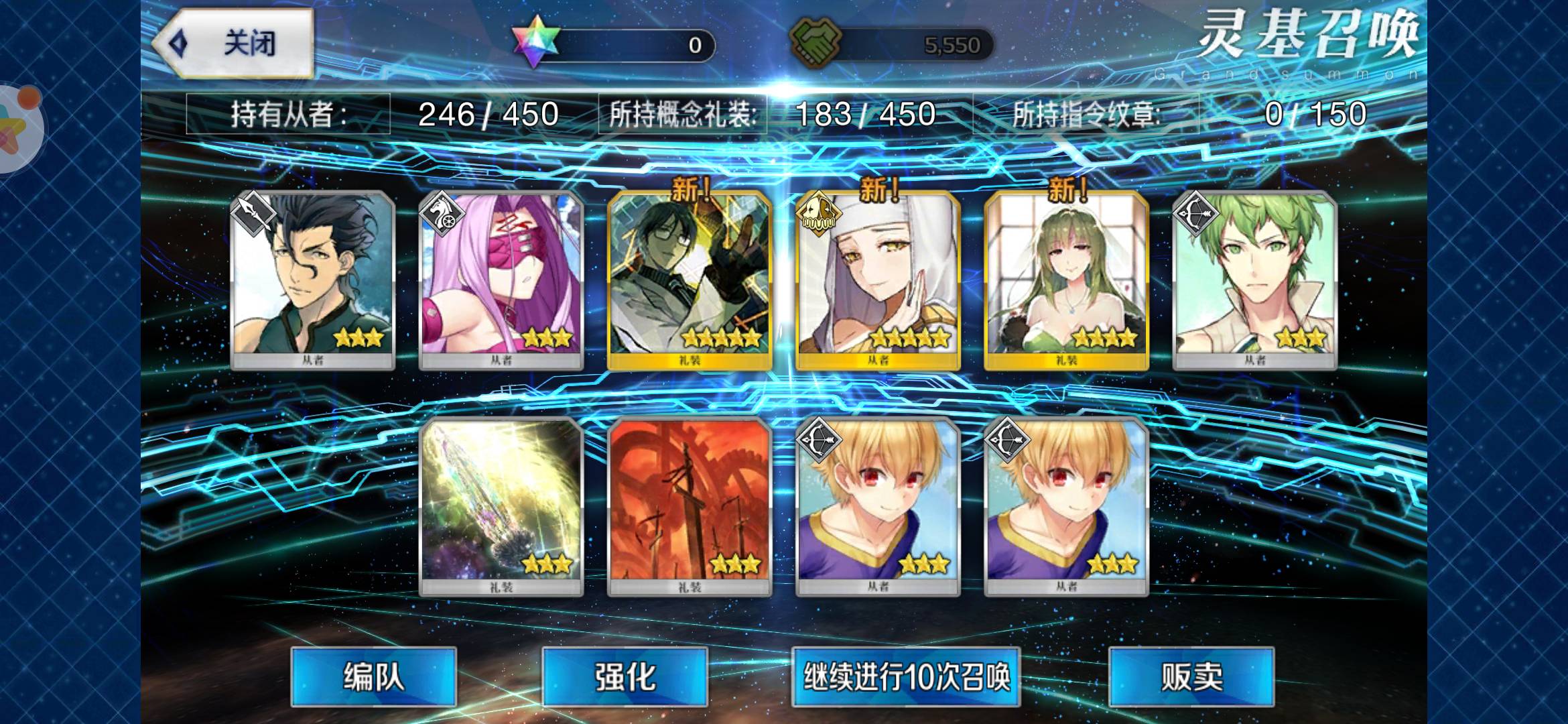
Task: Inspect the glowing crystal craft essence card
Action: click(x=501, y=507)
